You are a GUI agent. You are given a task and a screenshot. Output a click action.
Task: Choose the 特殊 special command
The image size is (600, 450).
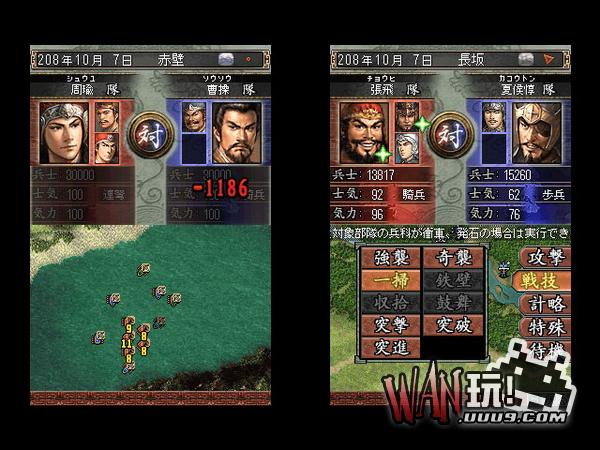point(546,328)
